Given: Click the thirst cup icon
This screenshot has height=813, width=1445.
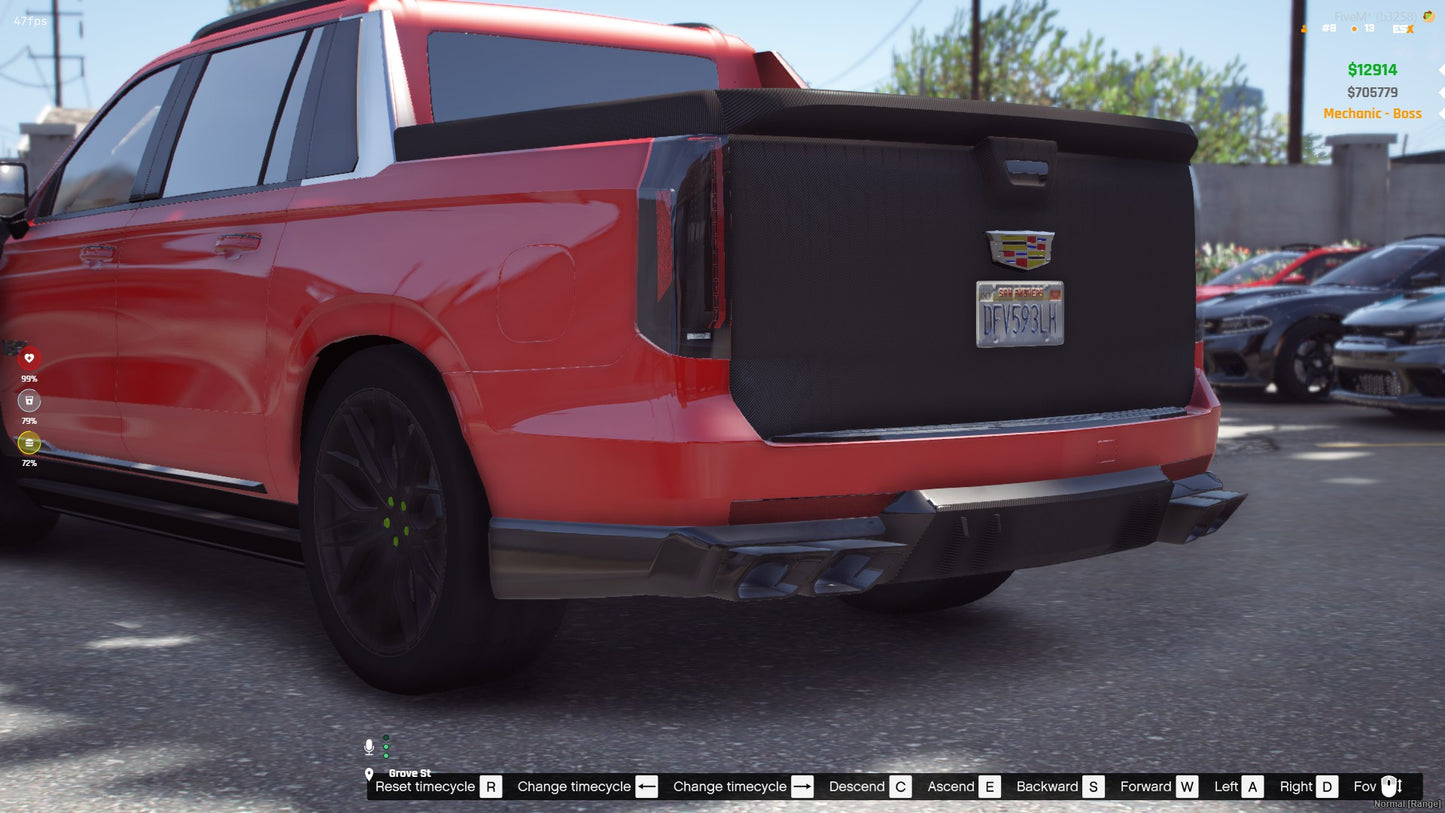Looking at the screenshot, I should coord(29,400).
